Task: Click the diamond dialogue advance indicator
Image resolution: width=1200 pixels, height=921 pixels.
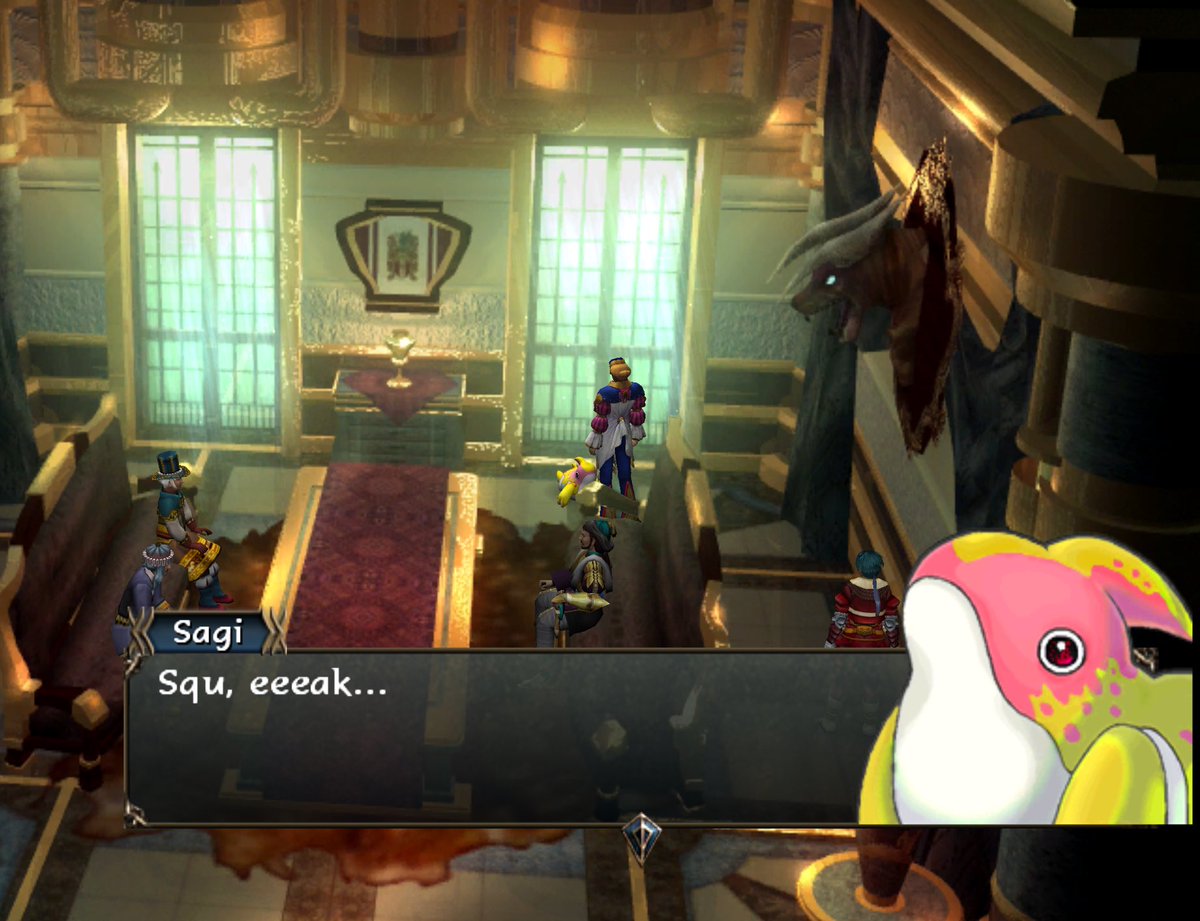Action: click(x=641, y=838)
